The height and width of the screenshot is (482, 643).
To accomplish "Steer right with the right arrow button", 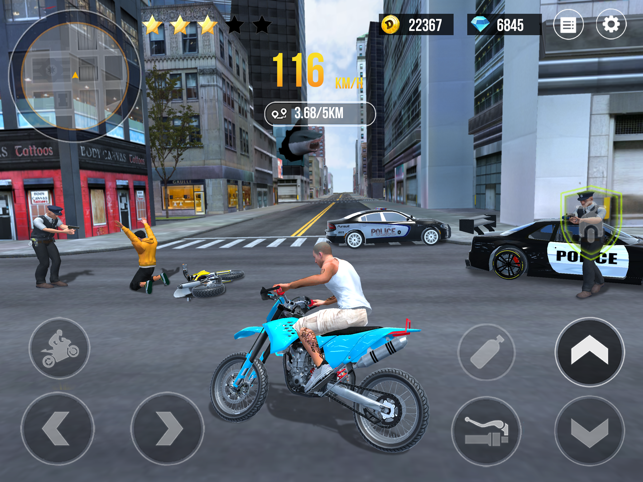I will coord(167,428).
